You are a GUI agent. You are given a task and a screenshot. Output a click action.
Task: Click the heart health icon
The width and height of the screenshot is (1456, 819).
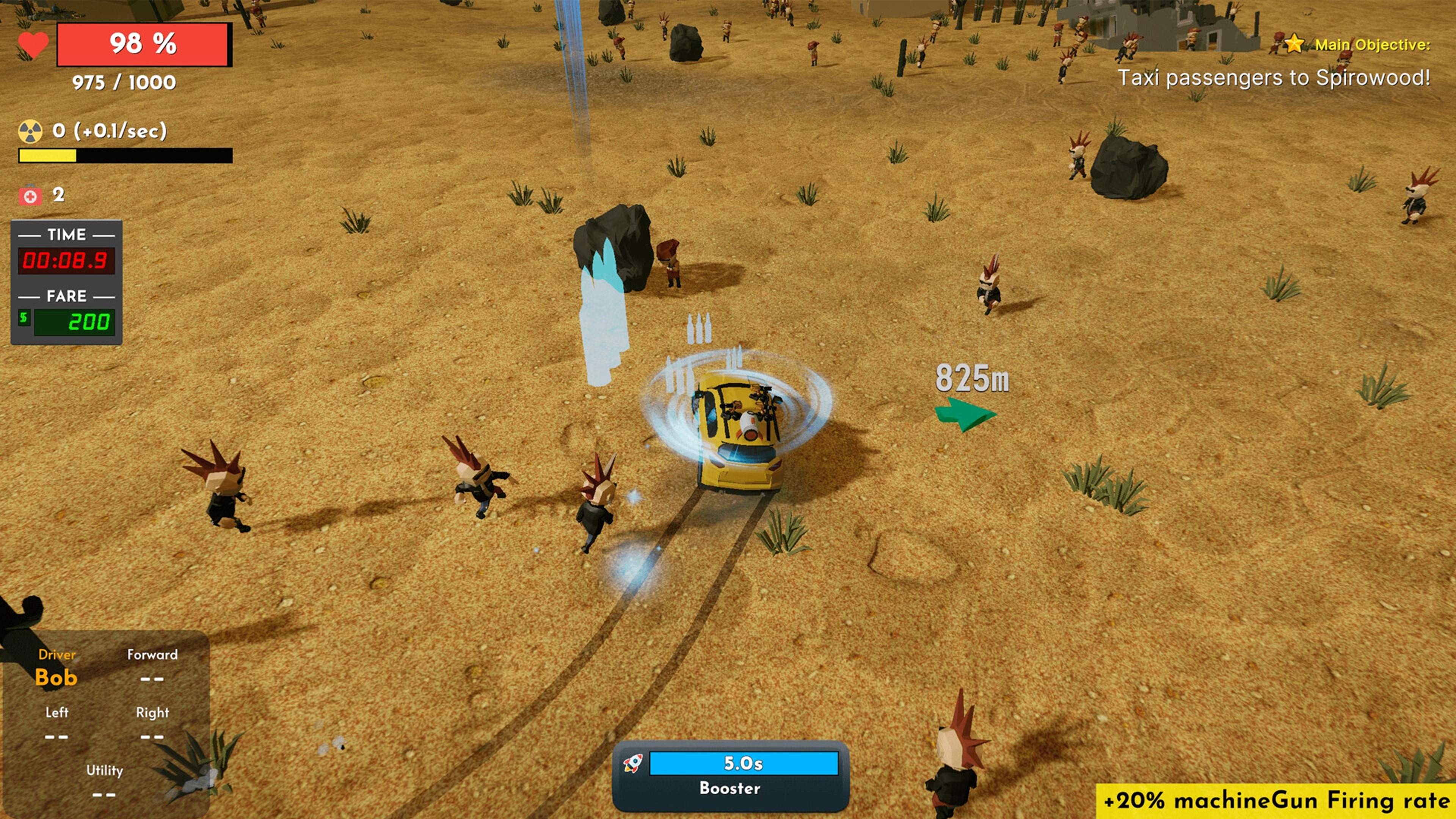point(32,44)
